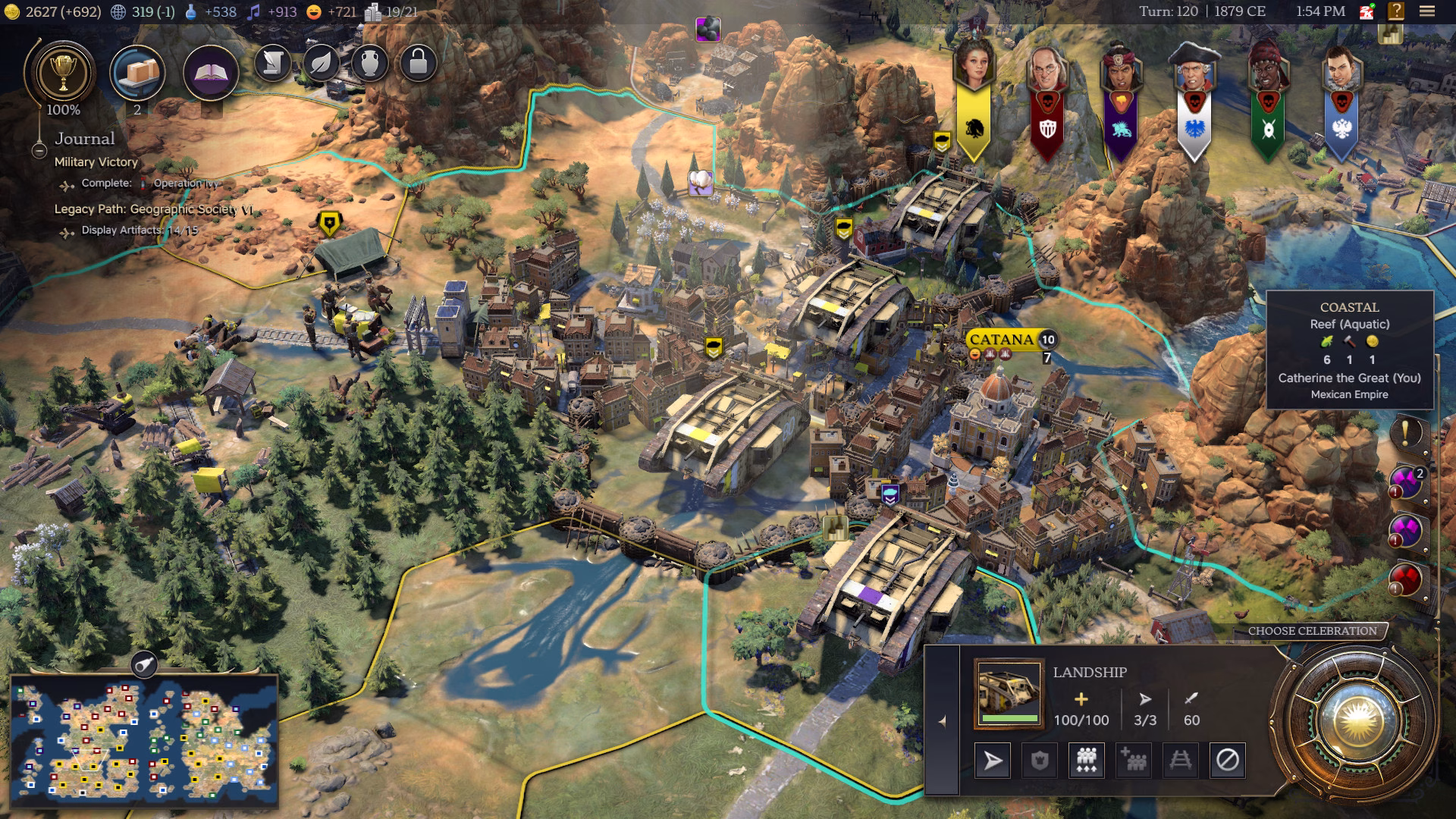Image resolution: width=1456 pixels, height=819 pixels.
Task: Open the vase great works screen
Action: coord(369,63)
